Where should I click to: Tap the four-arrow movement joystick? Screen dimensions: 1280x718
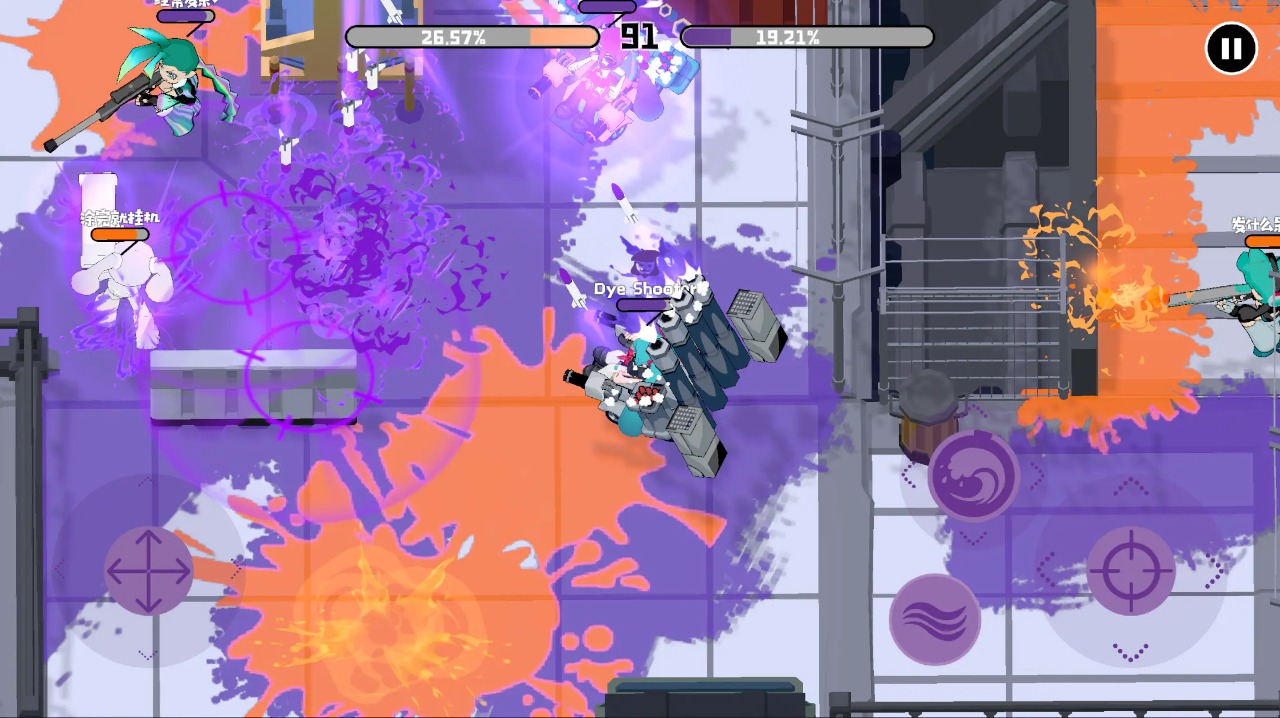(149, 571)
